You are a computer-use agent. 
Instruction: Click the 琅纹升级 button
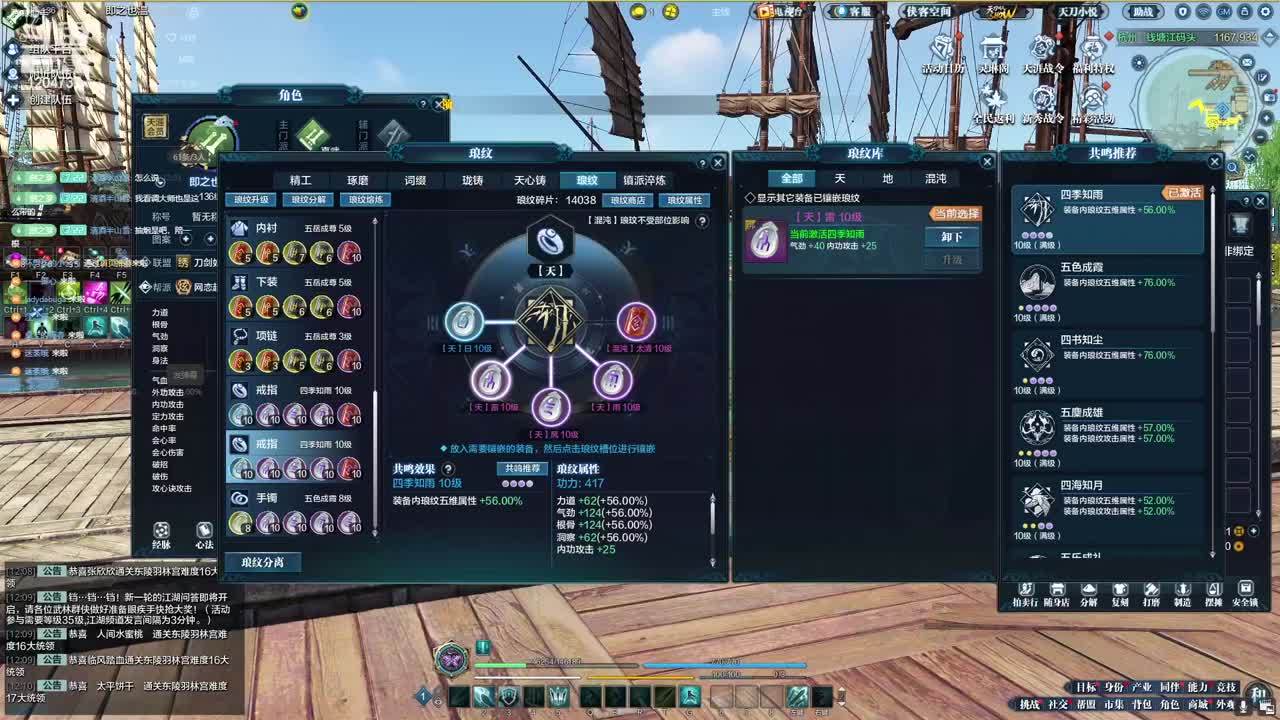coord(252,199)
